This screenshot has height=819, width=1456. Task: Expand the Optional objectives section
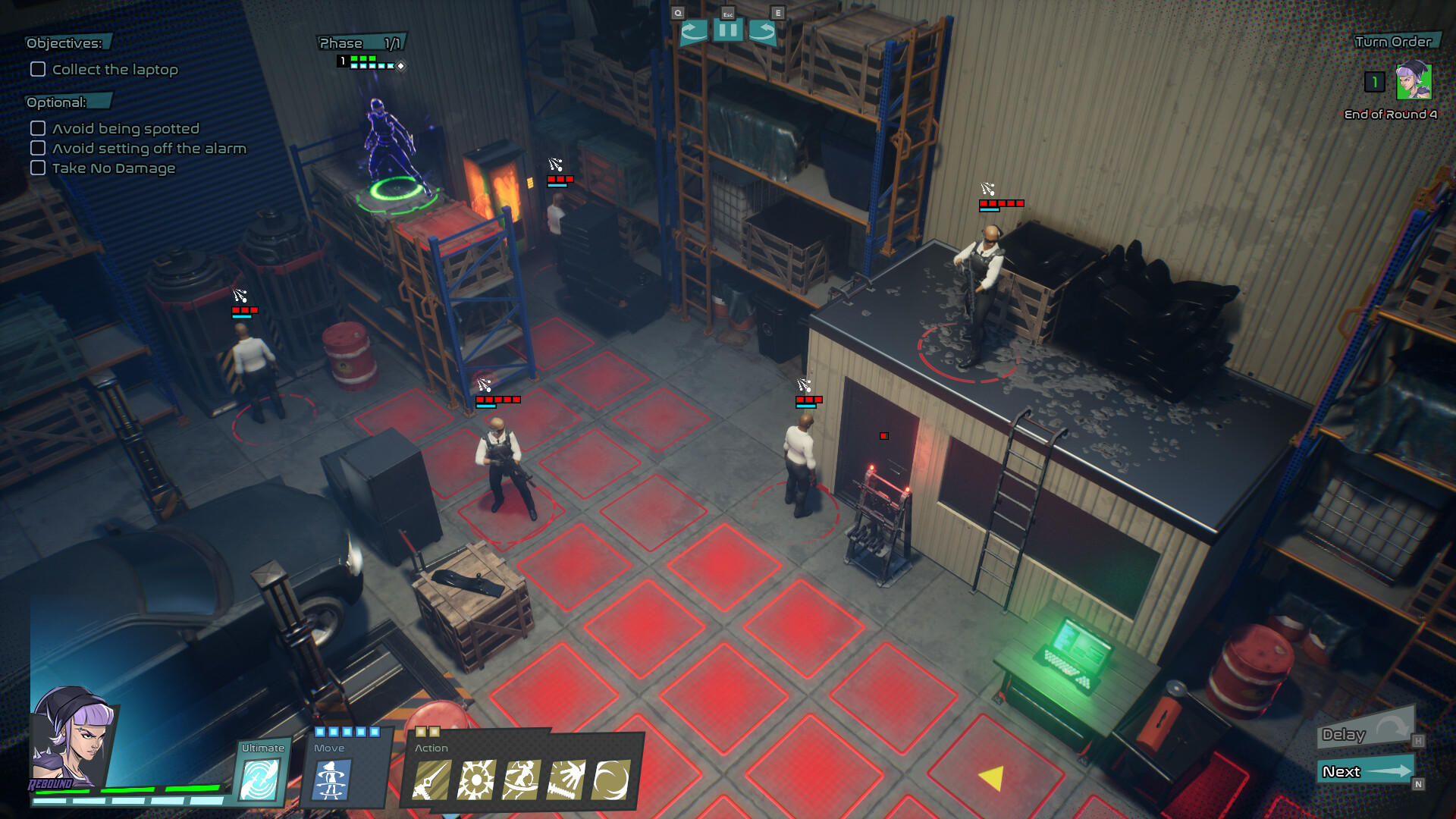pyautogui.click(x=57, y=100)
